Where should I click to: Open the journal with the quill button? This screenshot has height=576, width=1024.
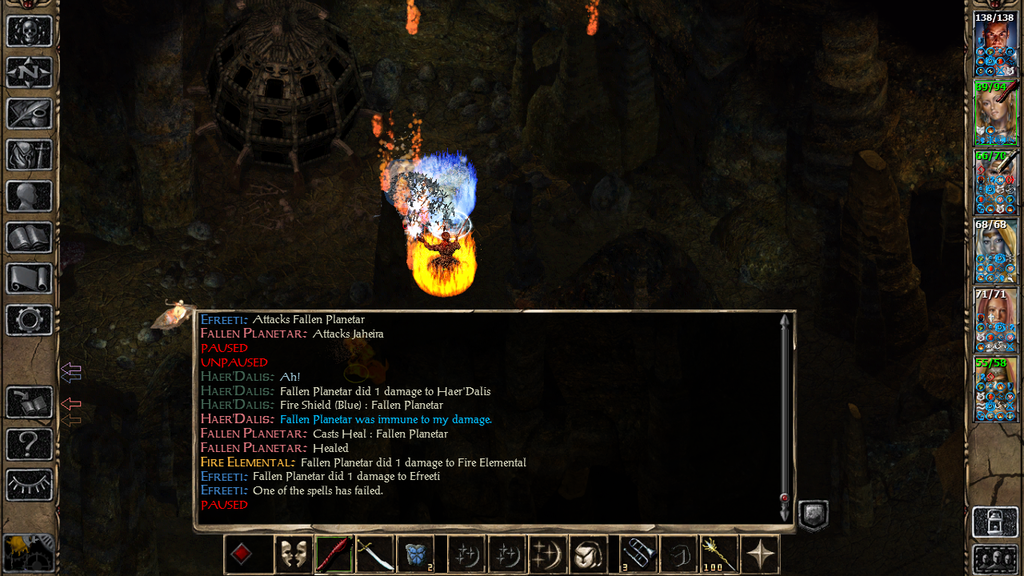tap(29, 113)
